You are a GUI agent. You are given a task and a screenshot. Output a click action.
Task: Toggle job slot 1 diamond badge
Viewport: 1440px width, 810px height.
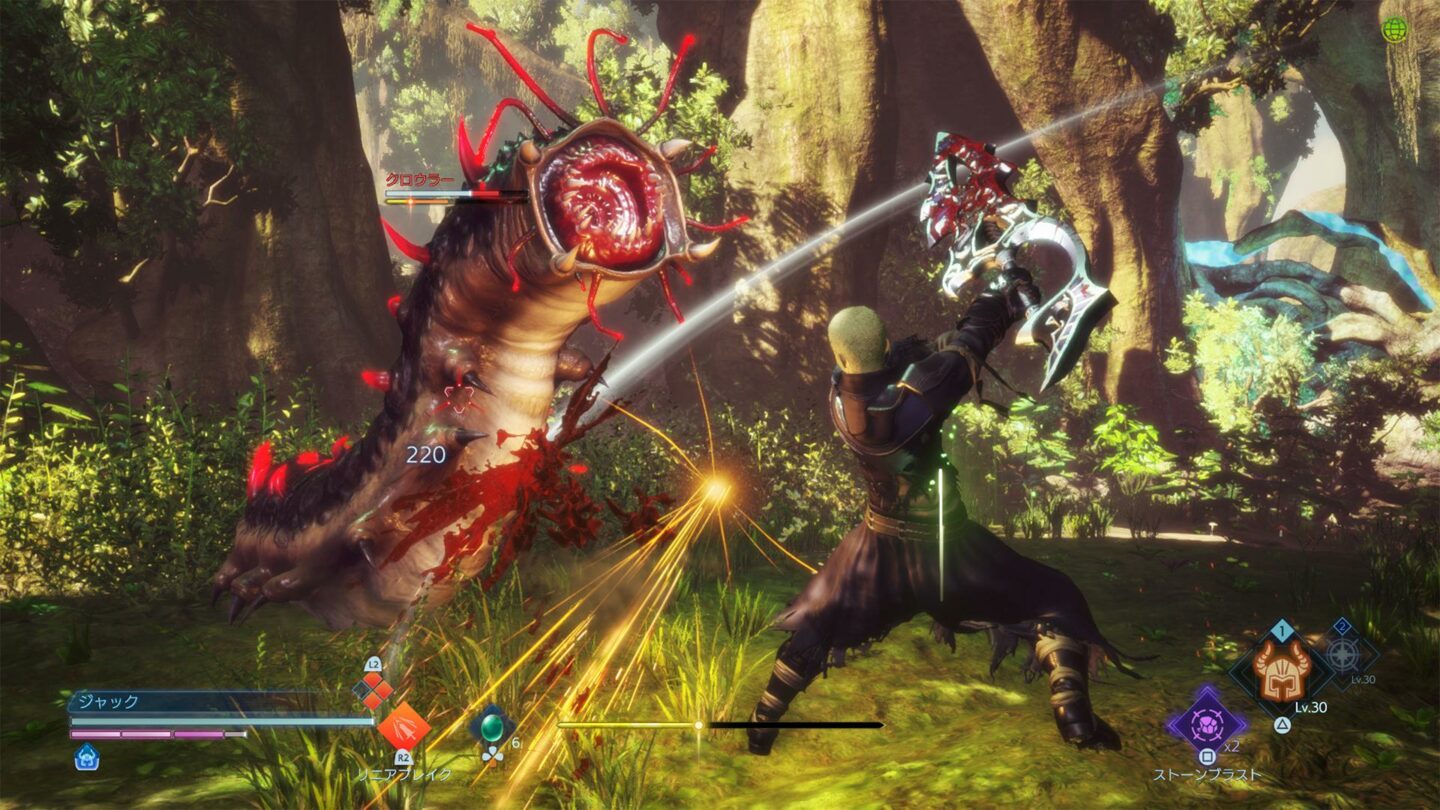pyautogui.click(x=1280, y=630)
